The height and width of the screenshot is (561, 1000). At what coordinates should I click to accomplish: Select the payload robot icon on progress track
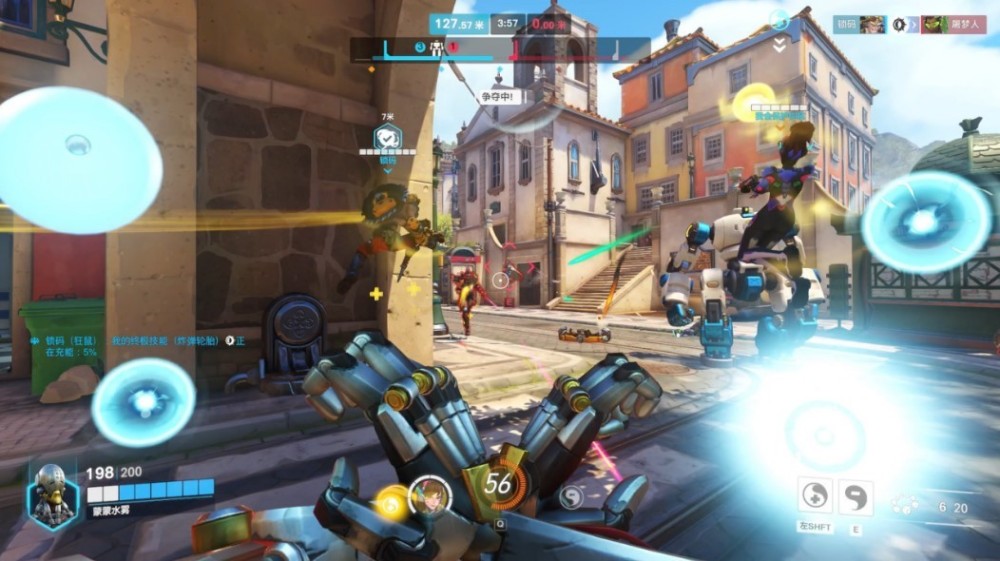436,47
